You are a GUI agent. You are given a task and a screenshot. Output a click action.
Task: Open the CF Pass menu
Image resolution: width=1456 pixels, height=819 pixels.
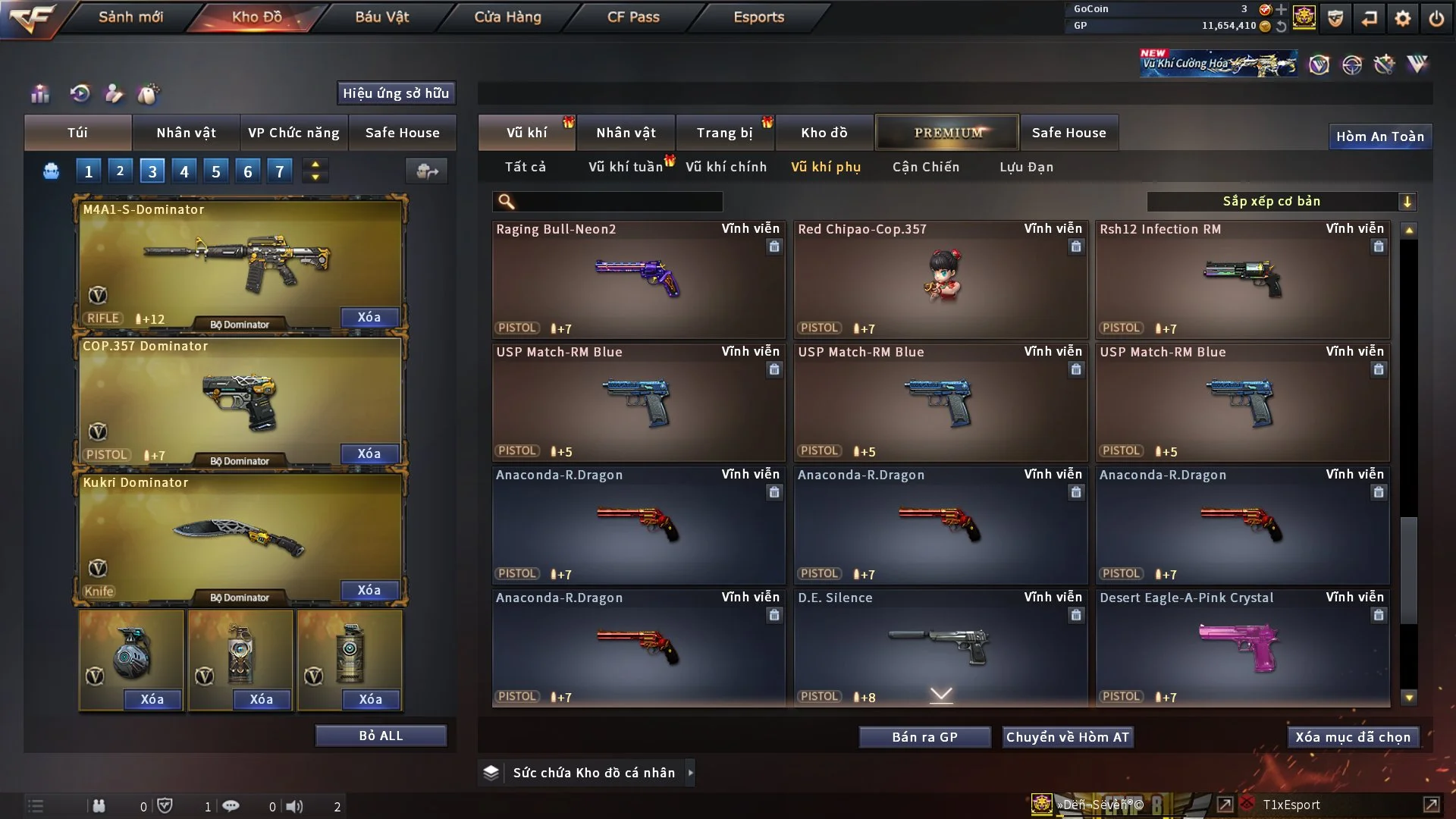click(633, 17)
